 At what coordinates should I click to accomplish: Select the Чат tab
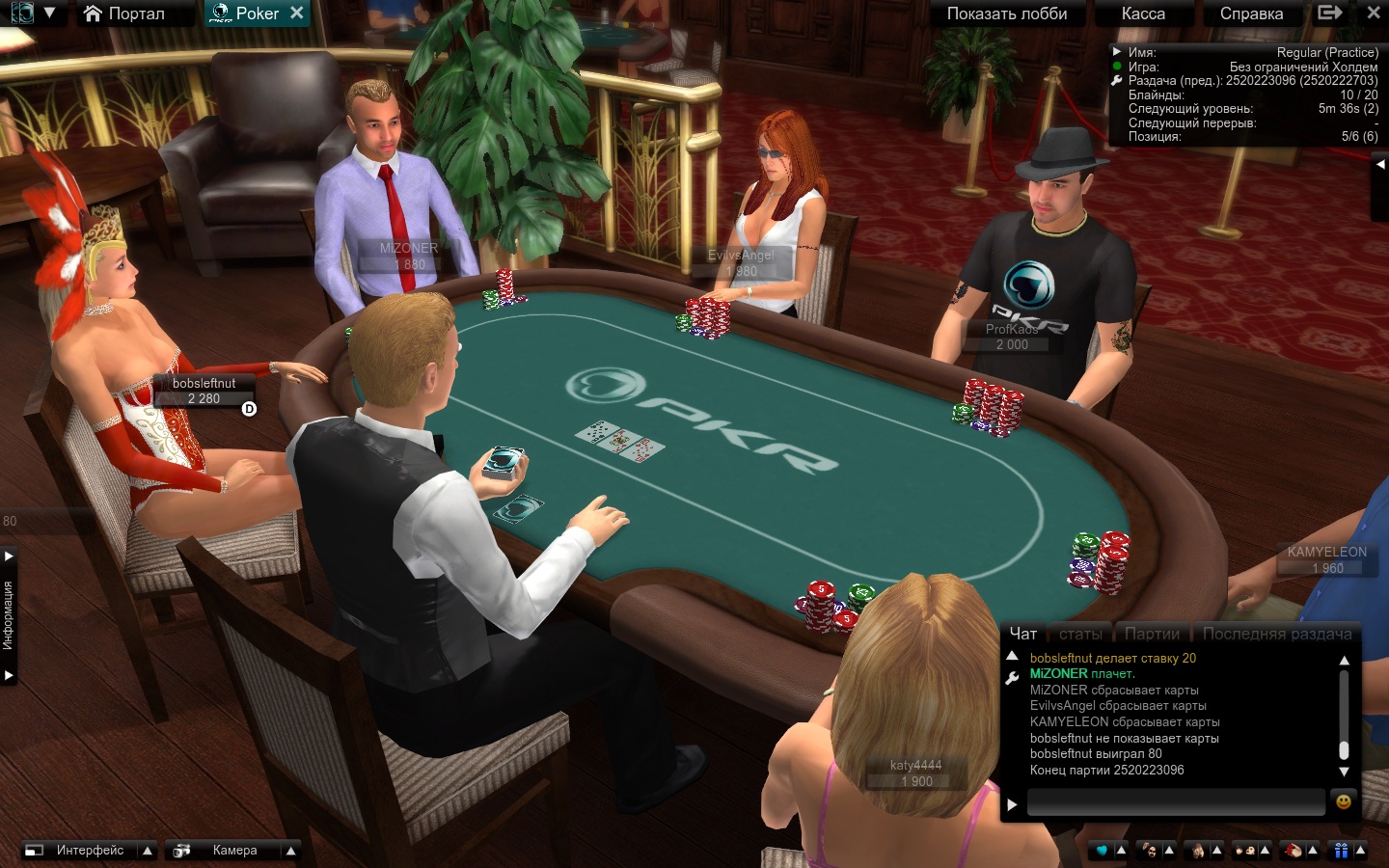click(x=1022, y=634)
